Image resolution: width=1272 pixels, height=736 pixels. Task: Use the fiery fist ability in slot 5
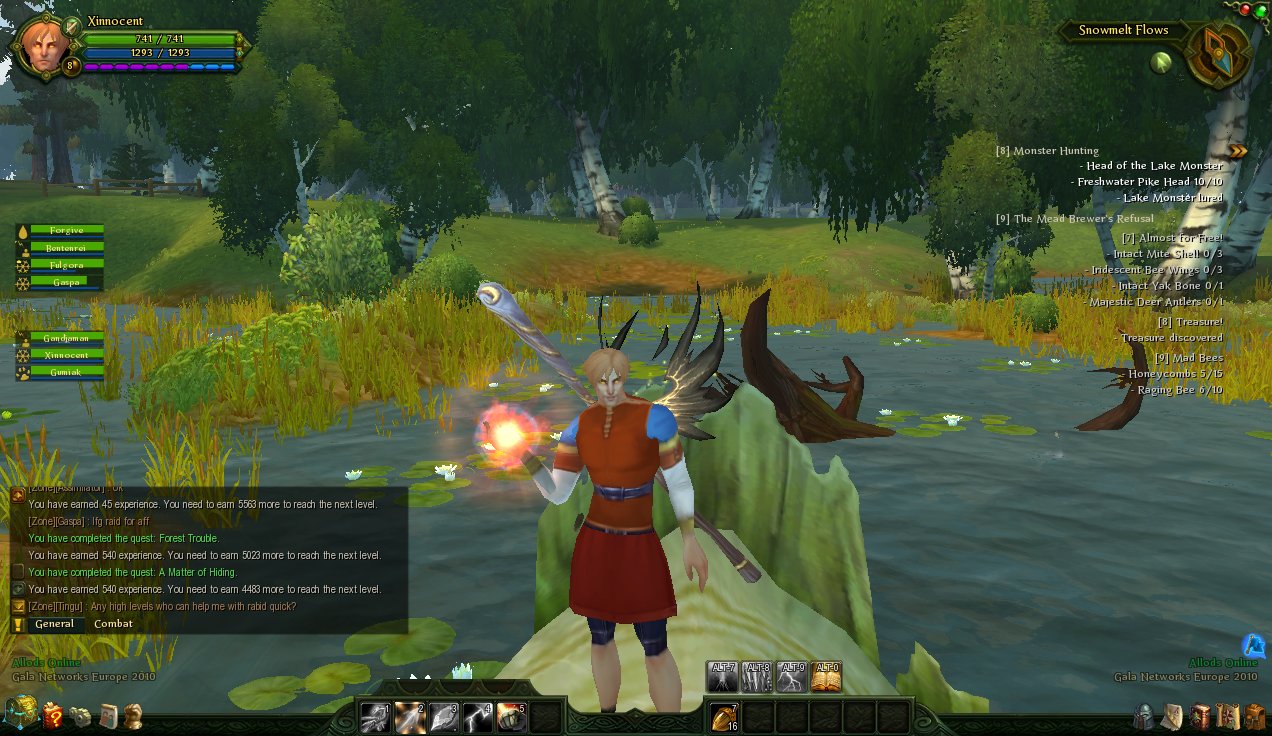point(512,716)
